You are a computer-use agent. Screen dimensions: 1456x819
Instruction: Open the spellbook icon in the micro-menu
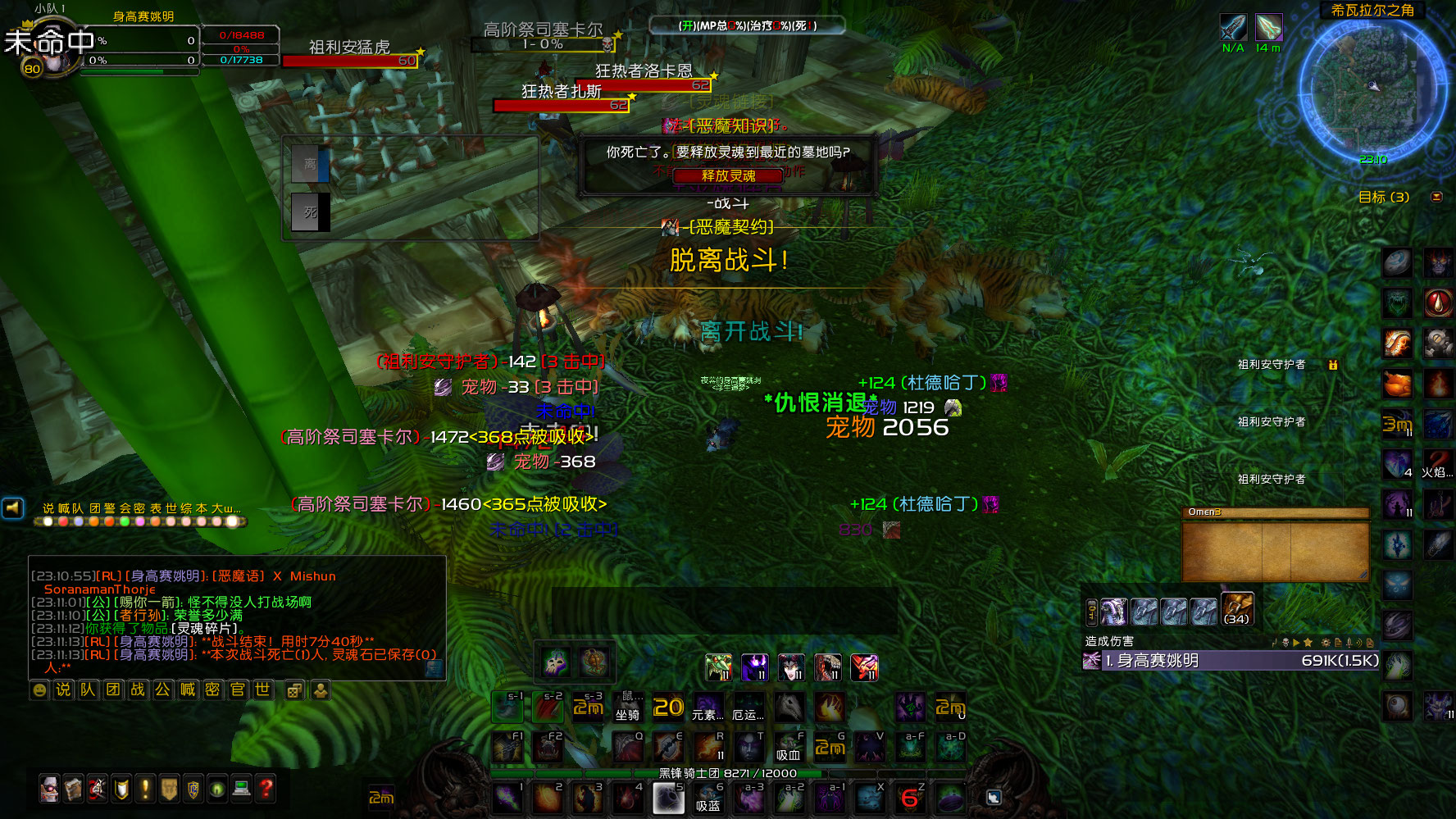(x=71, y=789)
